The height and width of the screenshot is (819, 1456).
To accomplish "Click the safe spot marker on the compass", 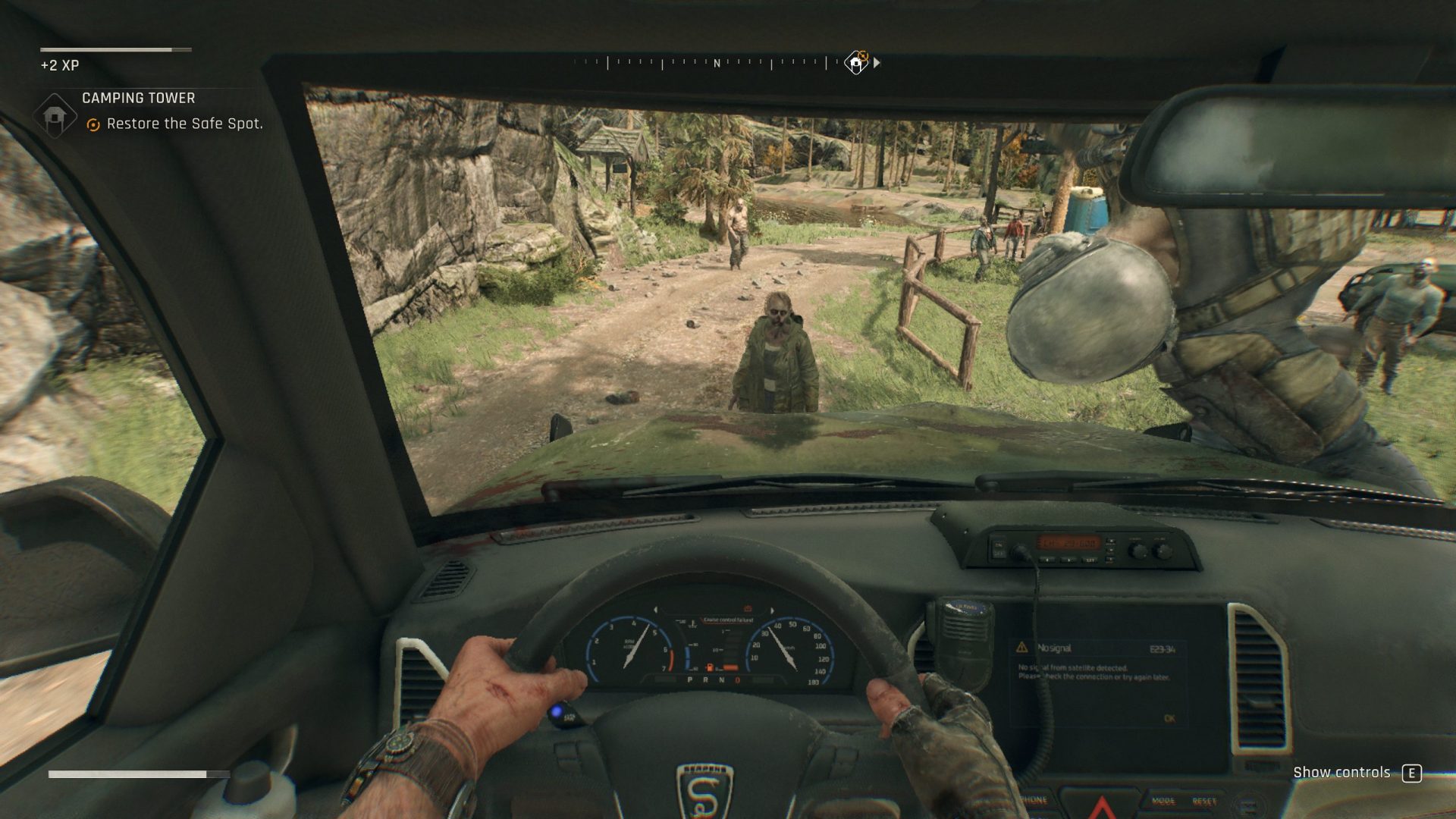I will click(856, 63).
